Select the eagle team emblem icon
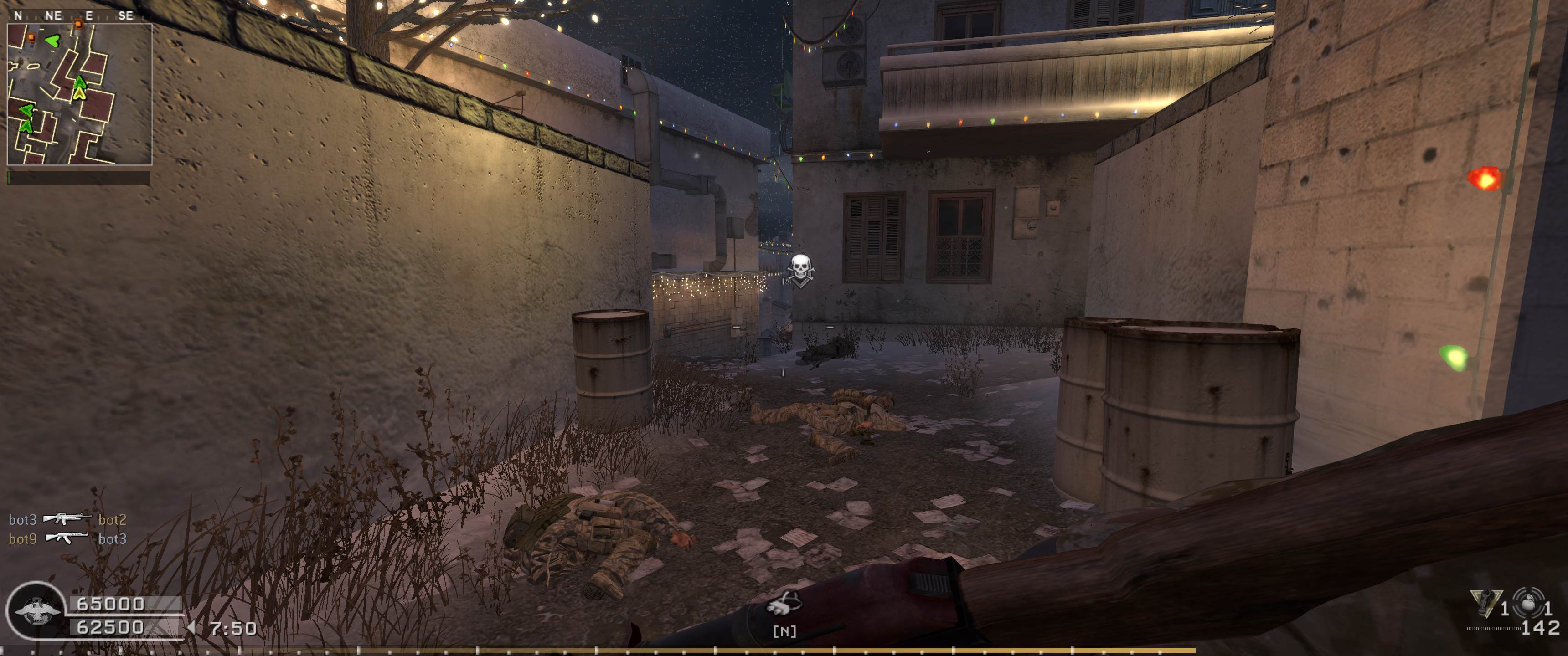 38,611
